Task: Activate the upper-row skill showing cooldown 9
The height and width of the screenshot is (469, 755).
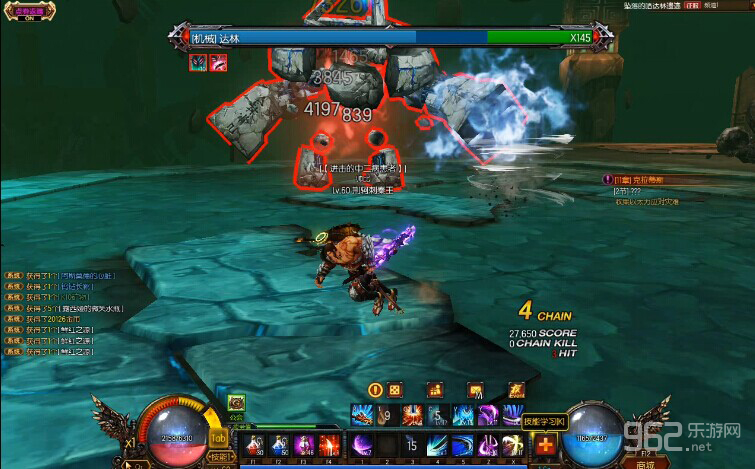Action: tap(387, 415)
